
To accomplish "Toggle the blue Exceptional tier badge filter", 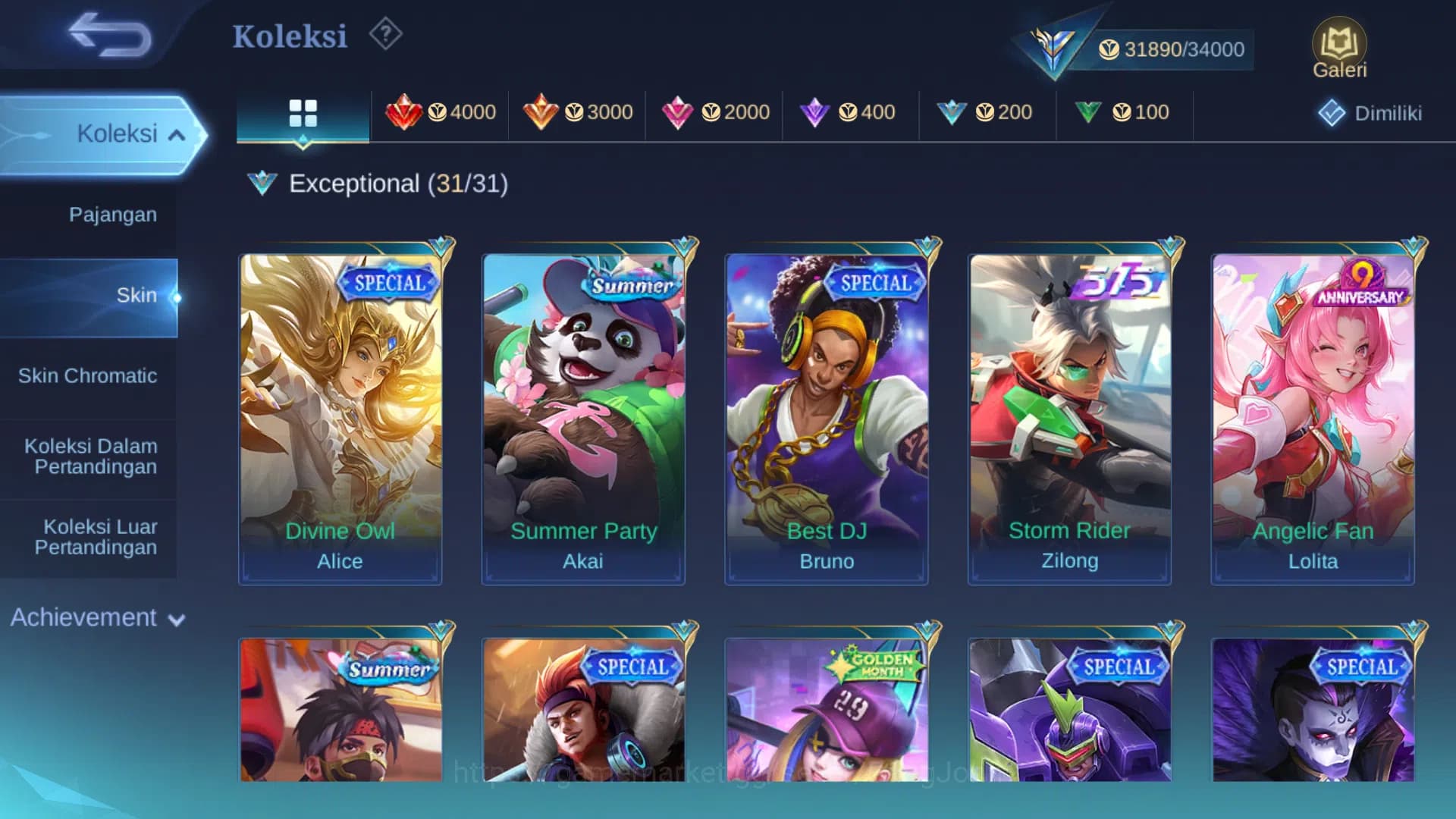I will click(261, 183).
